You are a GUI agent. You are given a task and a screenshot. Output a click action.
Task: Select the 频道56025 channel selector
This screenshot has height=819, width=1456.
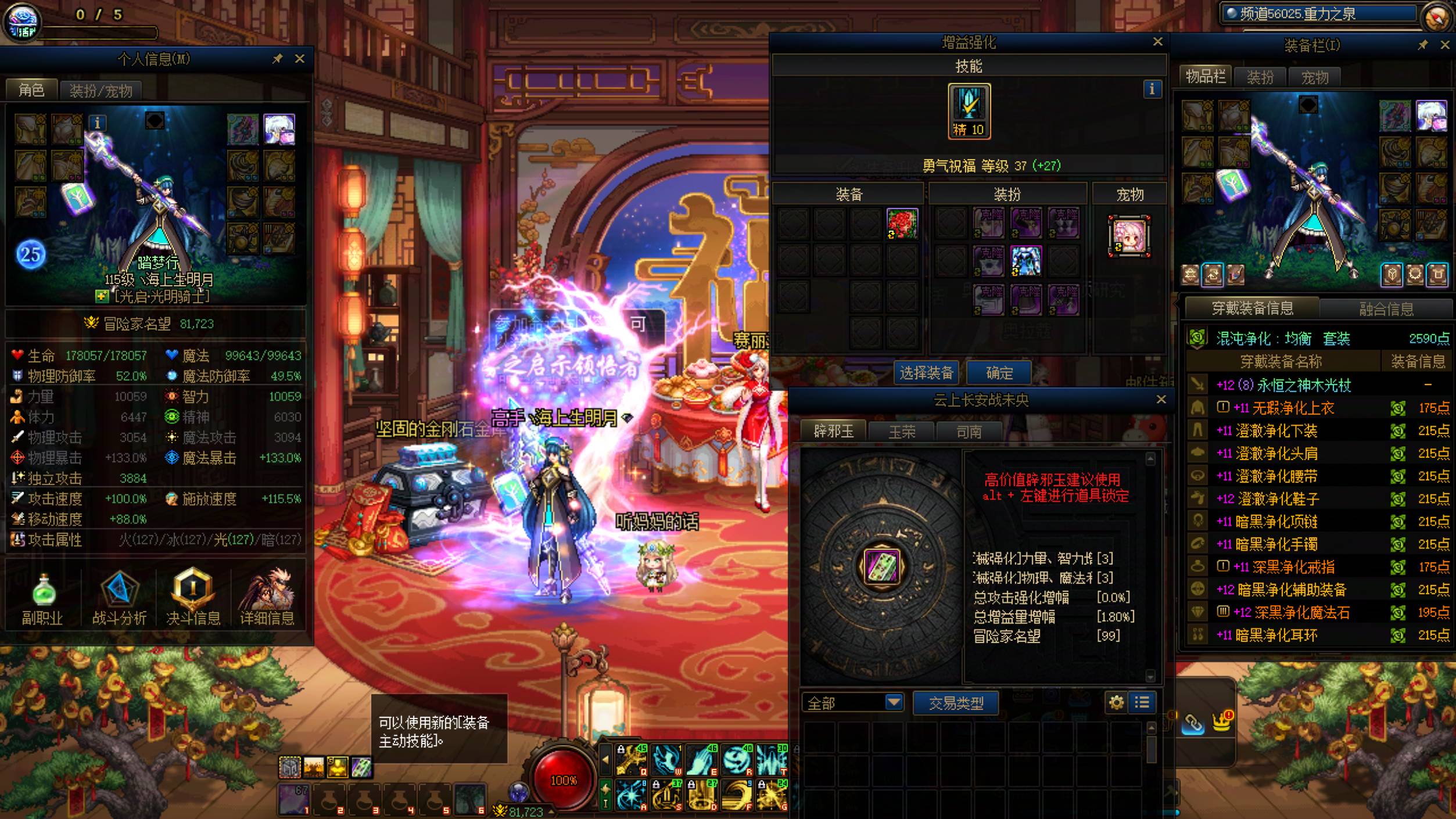click(1319, 14)
